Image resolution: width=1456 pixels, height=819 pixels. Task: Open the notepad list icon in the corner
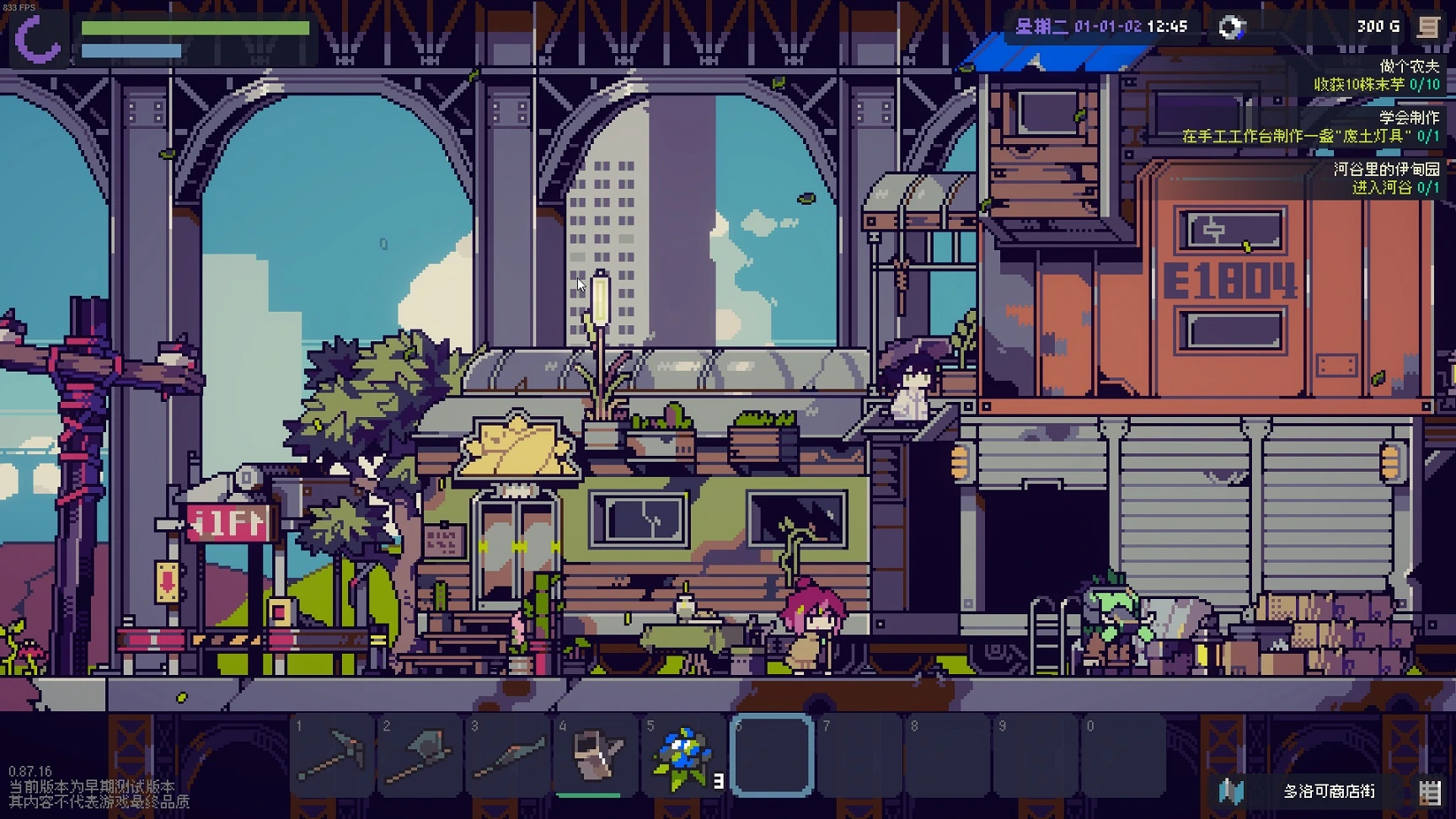1429,791
